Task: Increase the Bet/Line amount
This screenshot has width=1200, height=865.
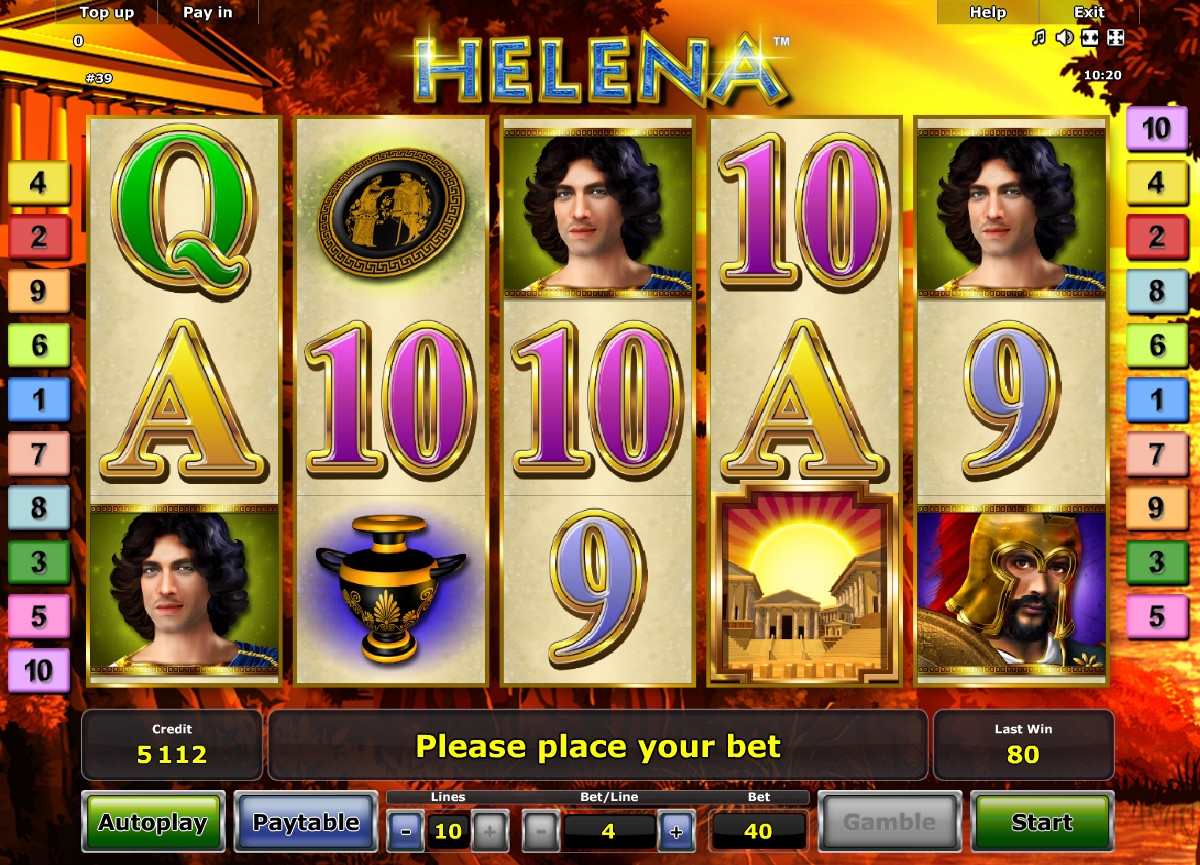Action: point(676,831)
